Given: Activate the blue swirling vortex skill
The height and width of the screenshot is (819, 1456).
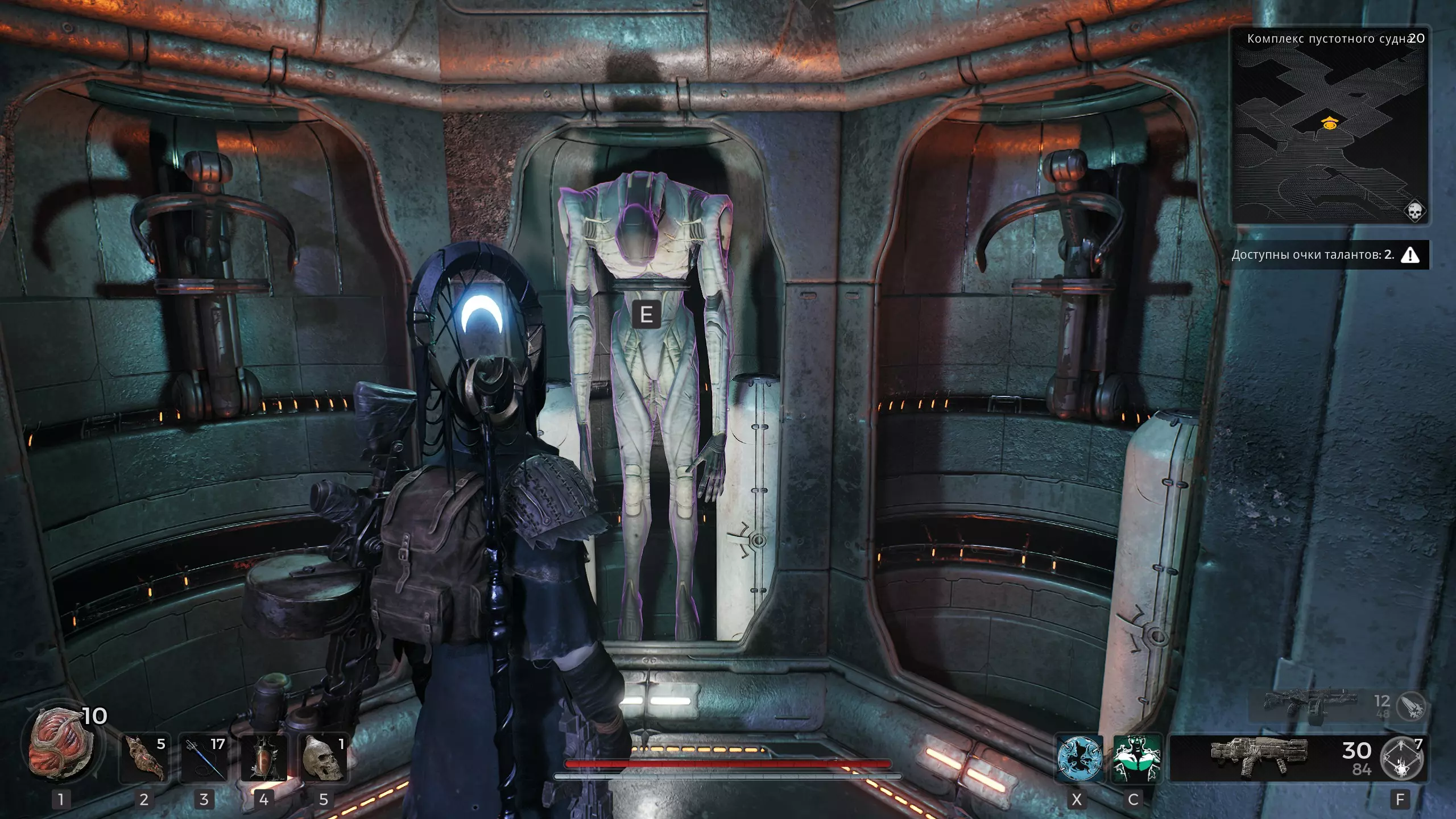Looking at the screenshot, I should (x=1079, y=758).
